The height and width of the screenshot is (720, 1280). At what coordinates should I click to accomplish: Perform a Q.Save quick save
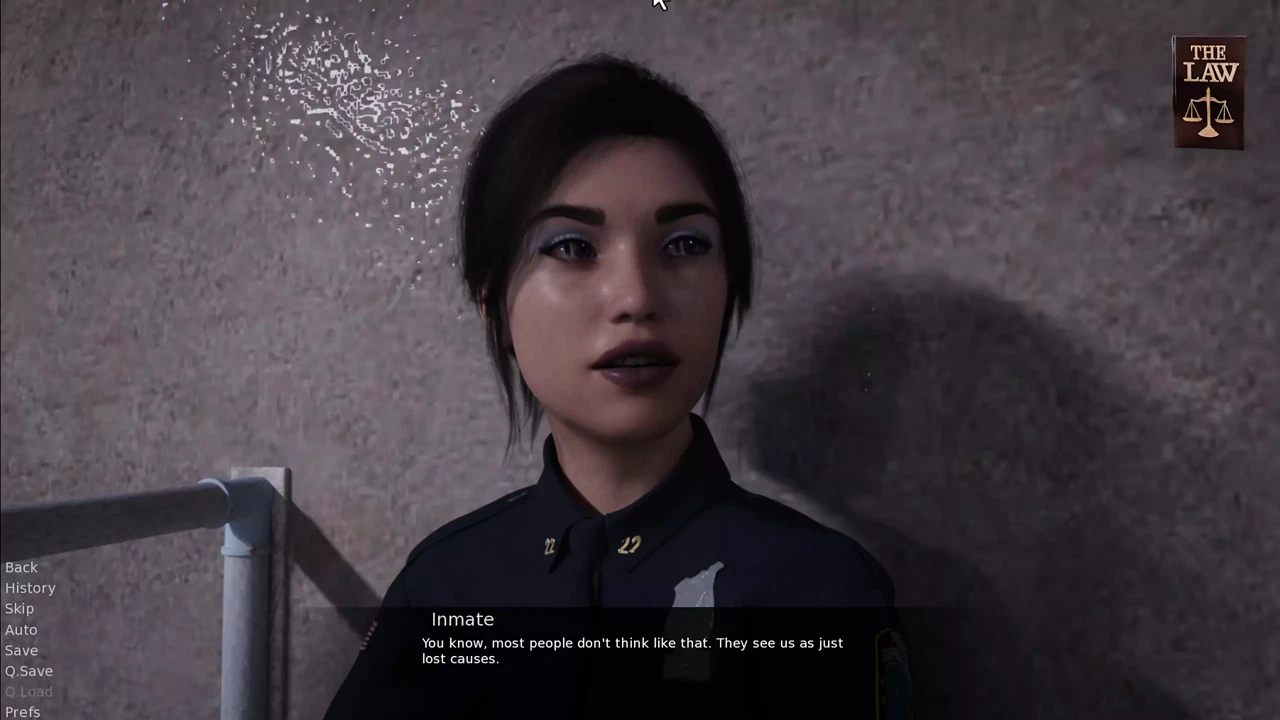coord(28,671)
